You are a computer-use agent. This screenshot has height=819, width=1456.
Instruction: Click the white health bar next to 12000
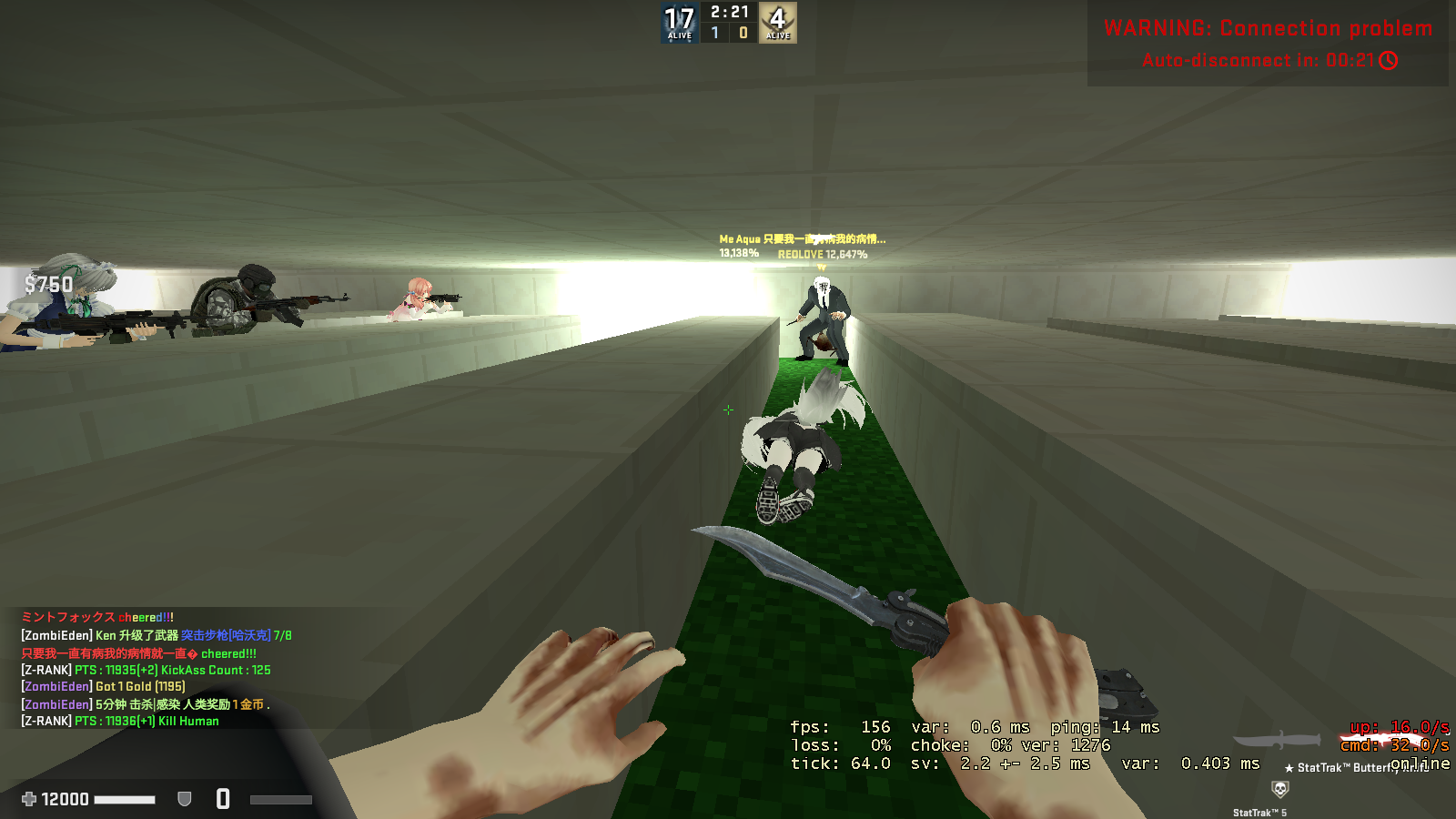[x=126, y=798]
